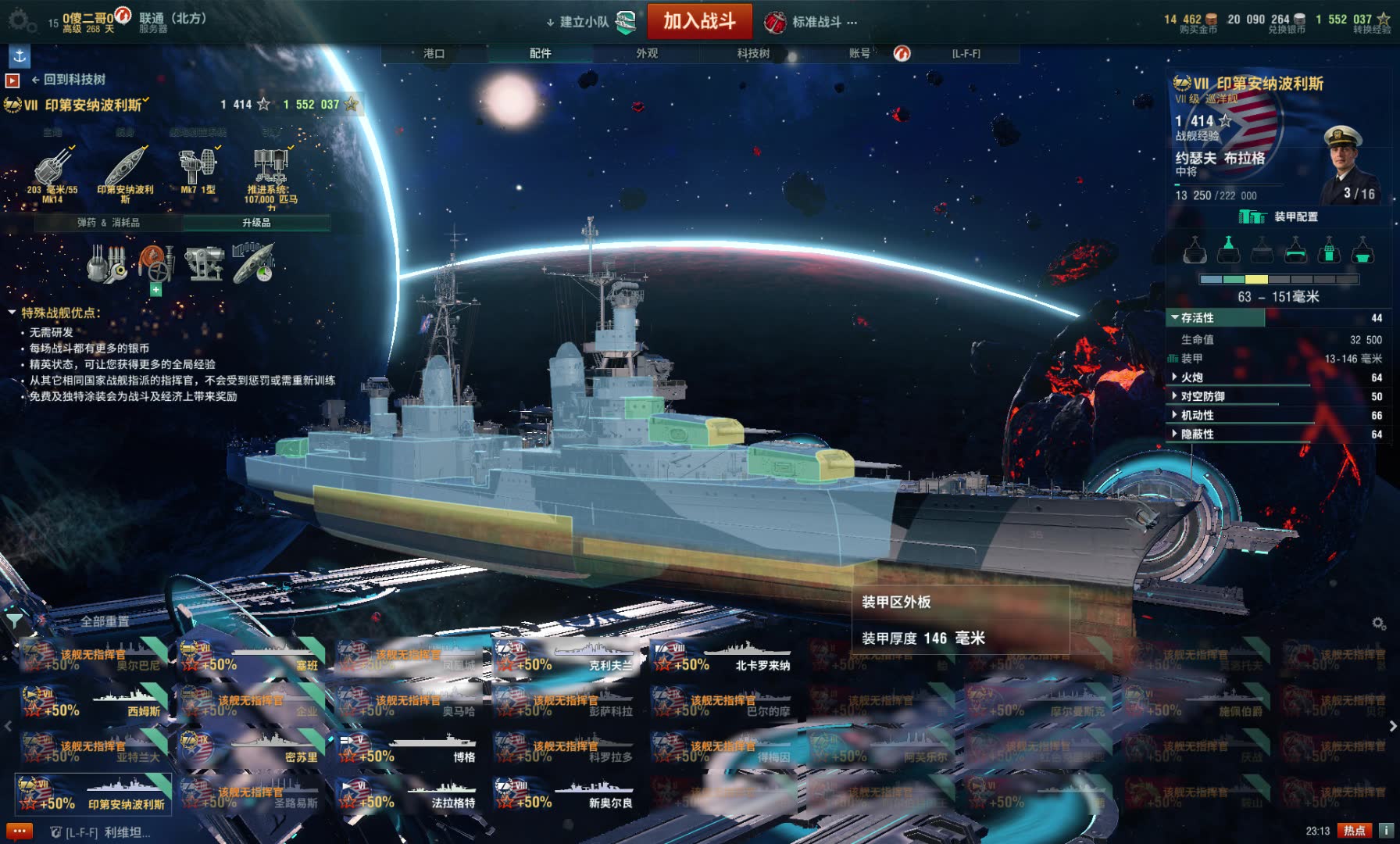Select the 推进系统 propulsion module
This screenshot has height=844, width=1400.
(270, 175)
